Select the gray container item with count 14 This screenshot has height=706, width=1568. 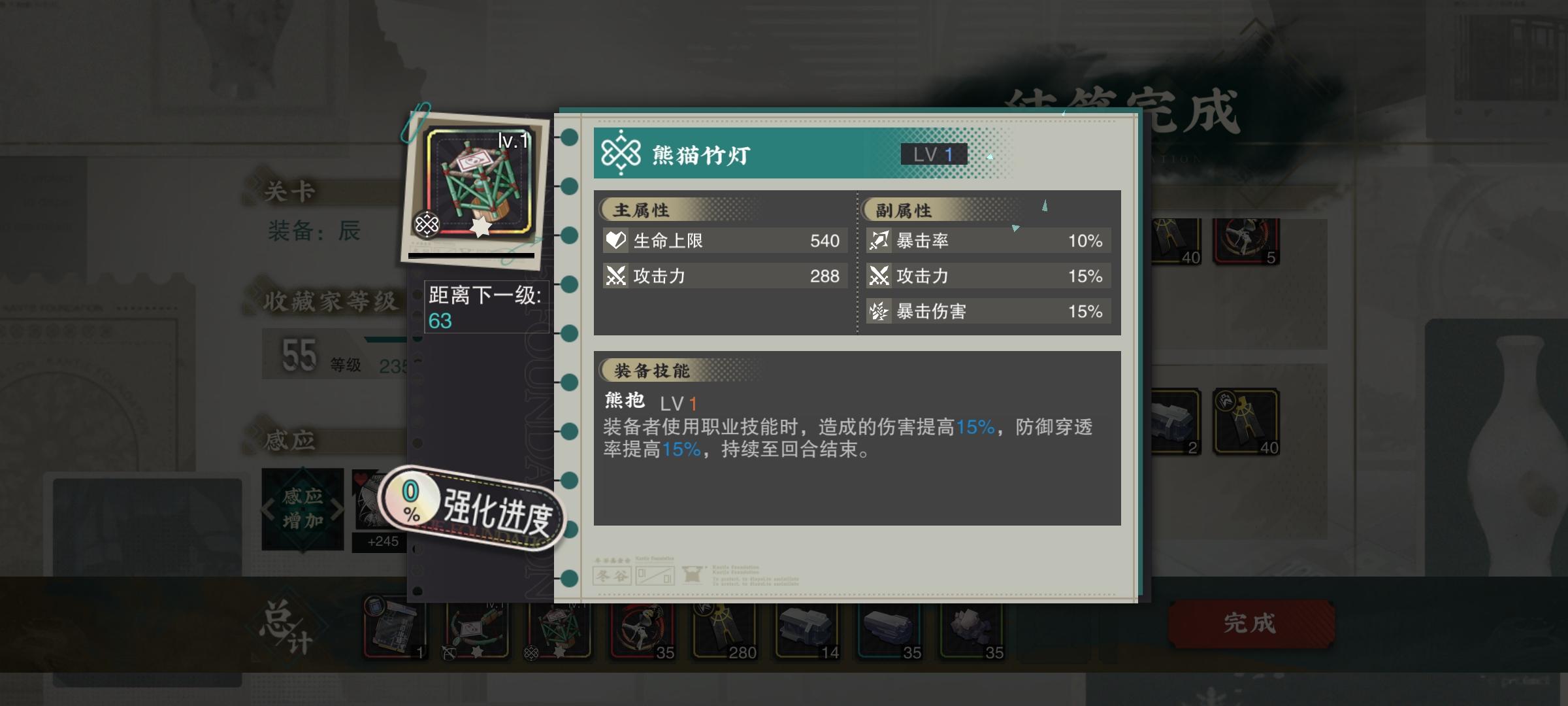(808, 631)
